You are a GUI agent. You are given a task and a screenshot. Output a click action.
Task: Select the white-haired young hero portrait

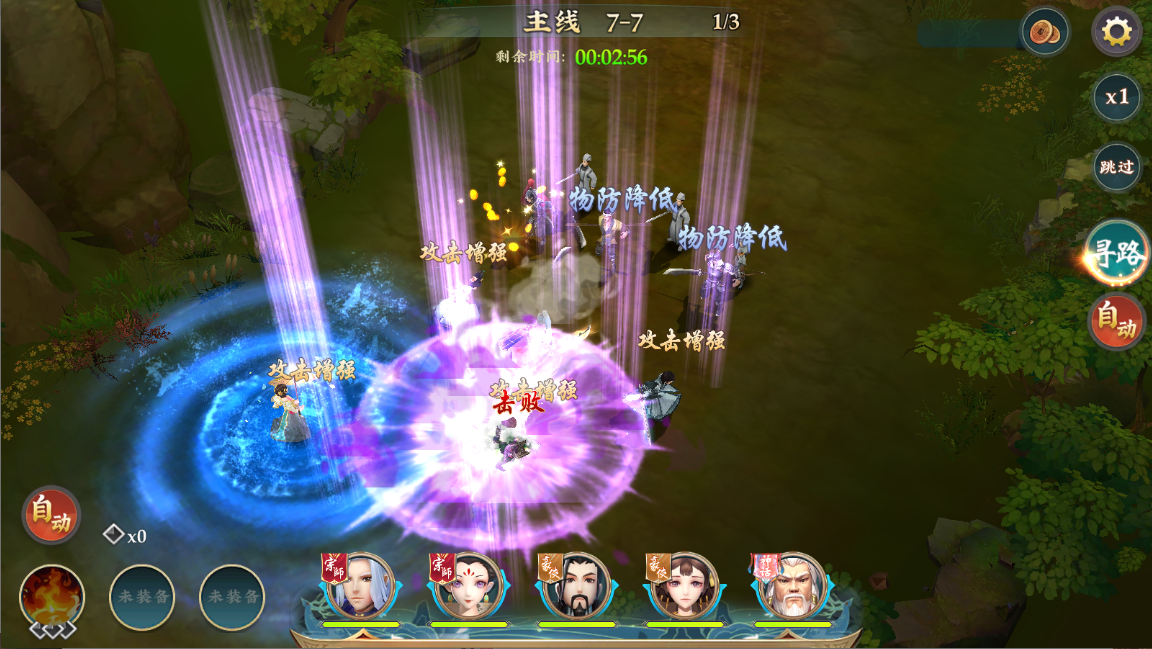[360, 586]
